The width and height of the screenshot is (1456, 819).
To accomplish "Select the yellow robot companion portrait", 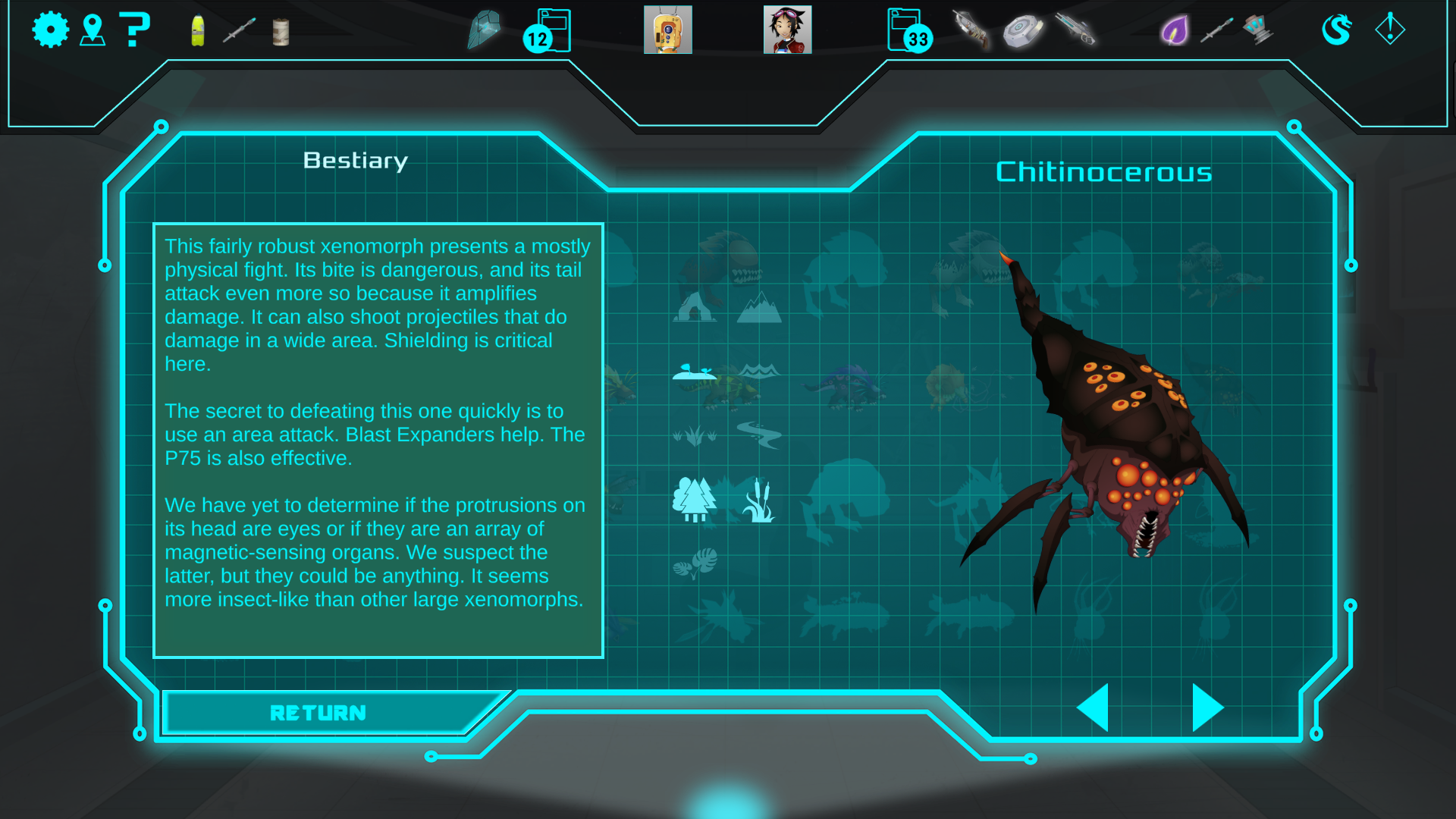I will click(x=667, y=30).
